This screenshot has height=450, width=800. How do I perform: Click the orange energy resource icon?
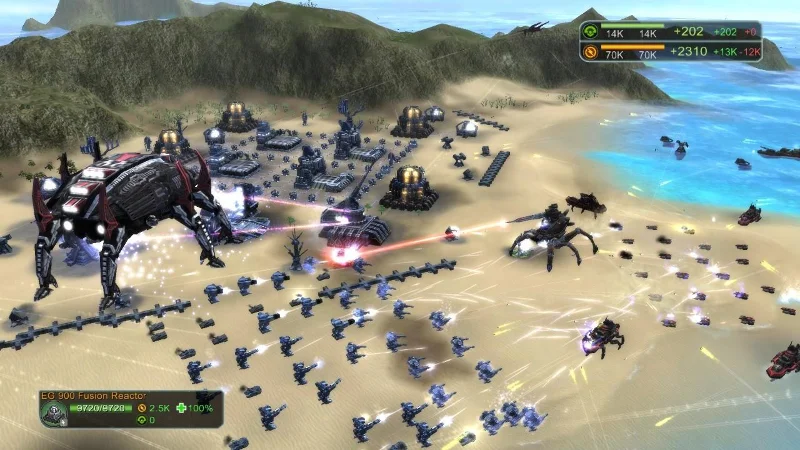coord(591,50)
